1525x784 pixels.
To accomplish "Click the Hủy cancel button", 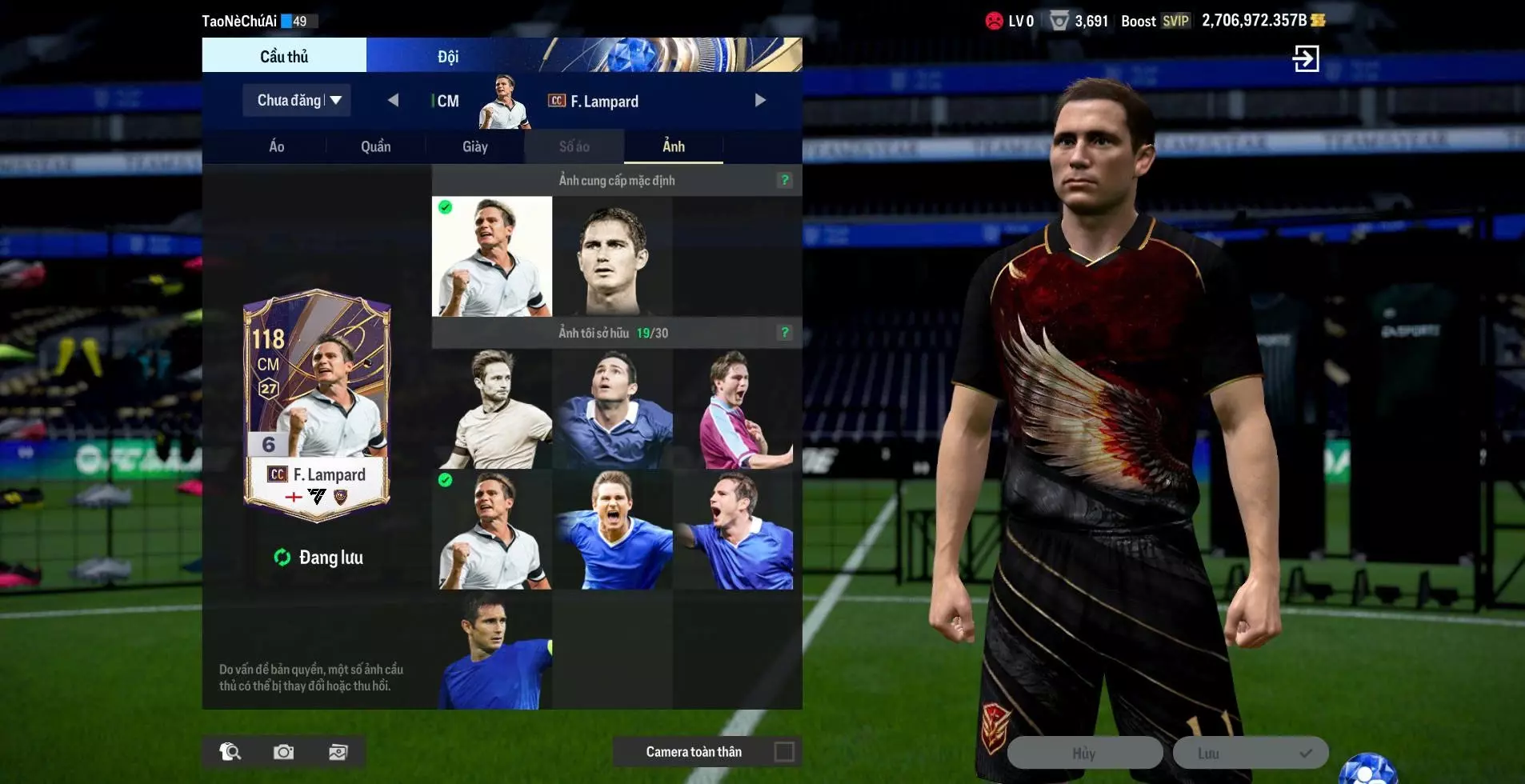I will (x=1084, y=754).
